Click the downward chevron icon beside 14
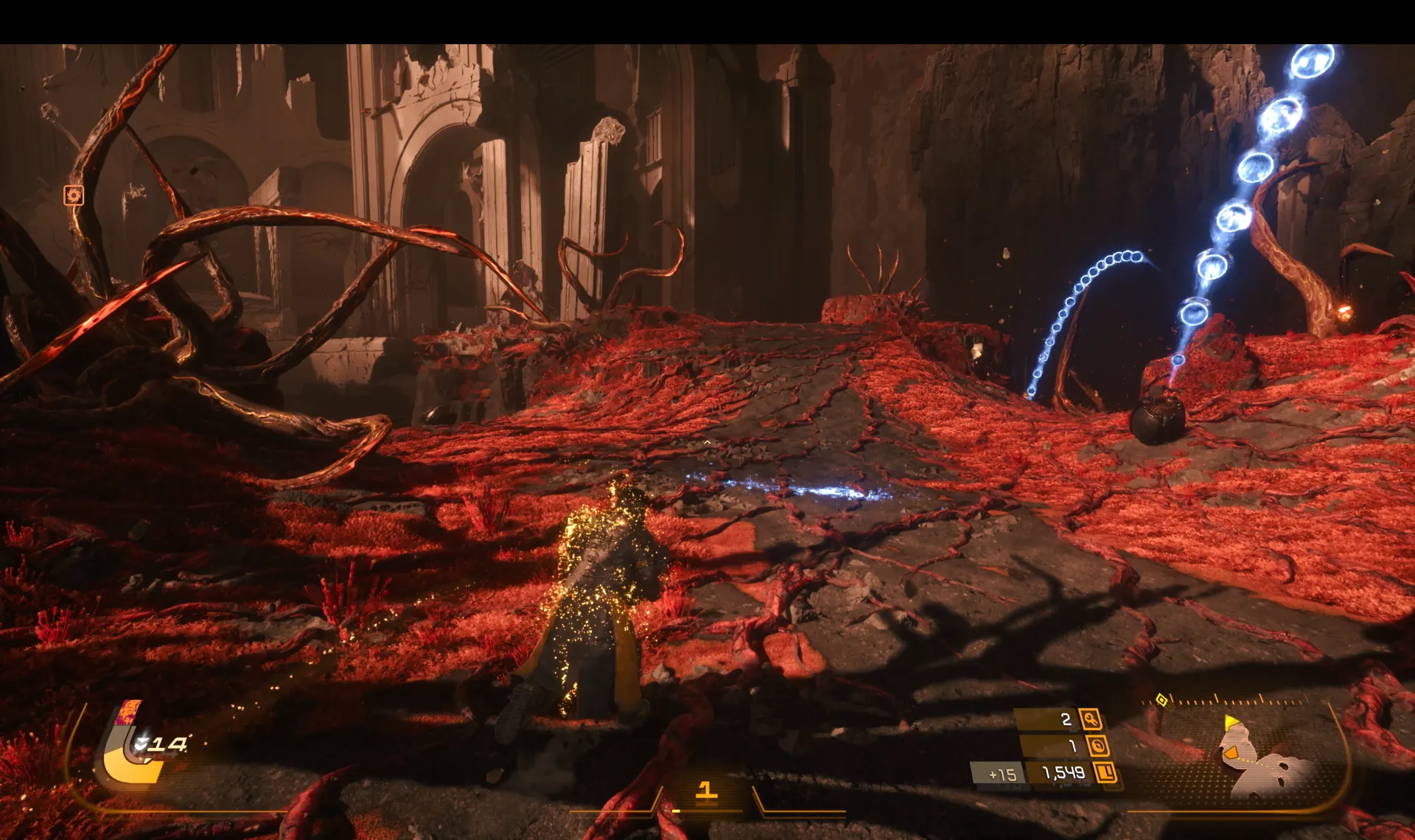 (141, 744)
